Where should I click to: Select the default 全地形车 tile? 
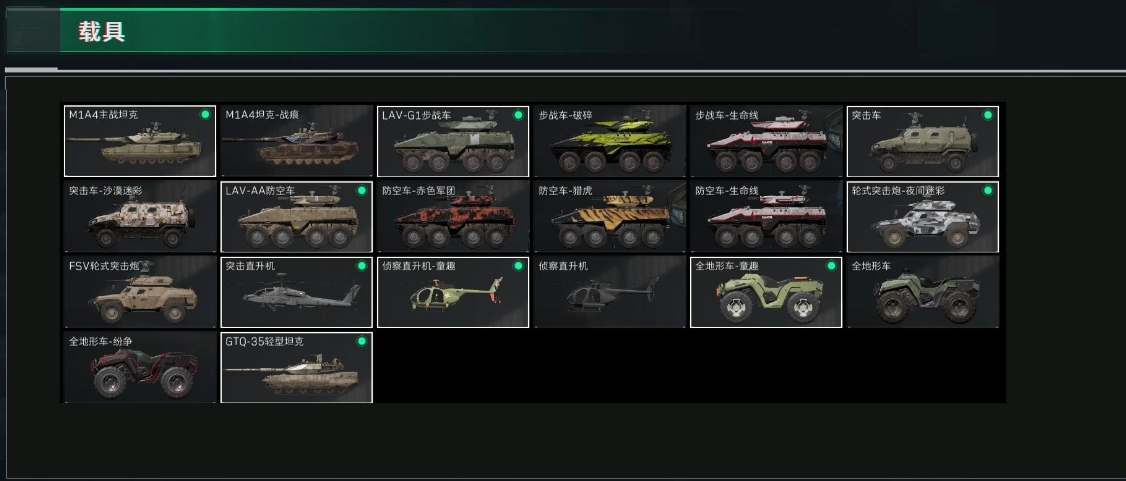click(x=923, y=292)
